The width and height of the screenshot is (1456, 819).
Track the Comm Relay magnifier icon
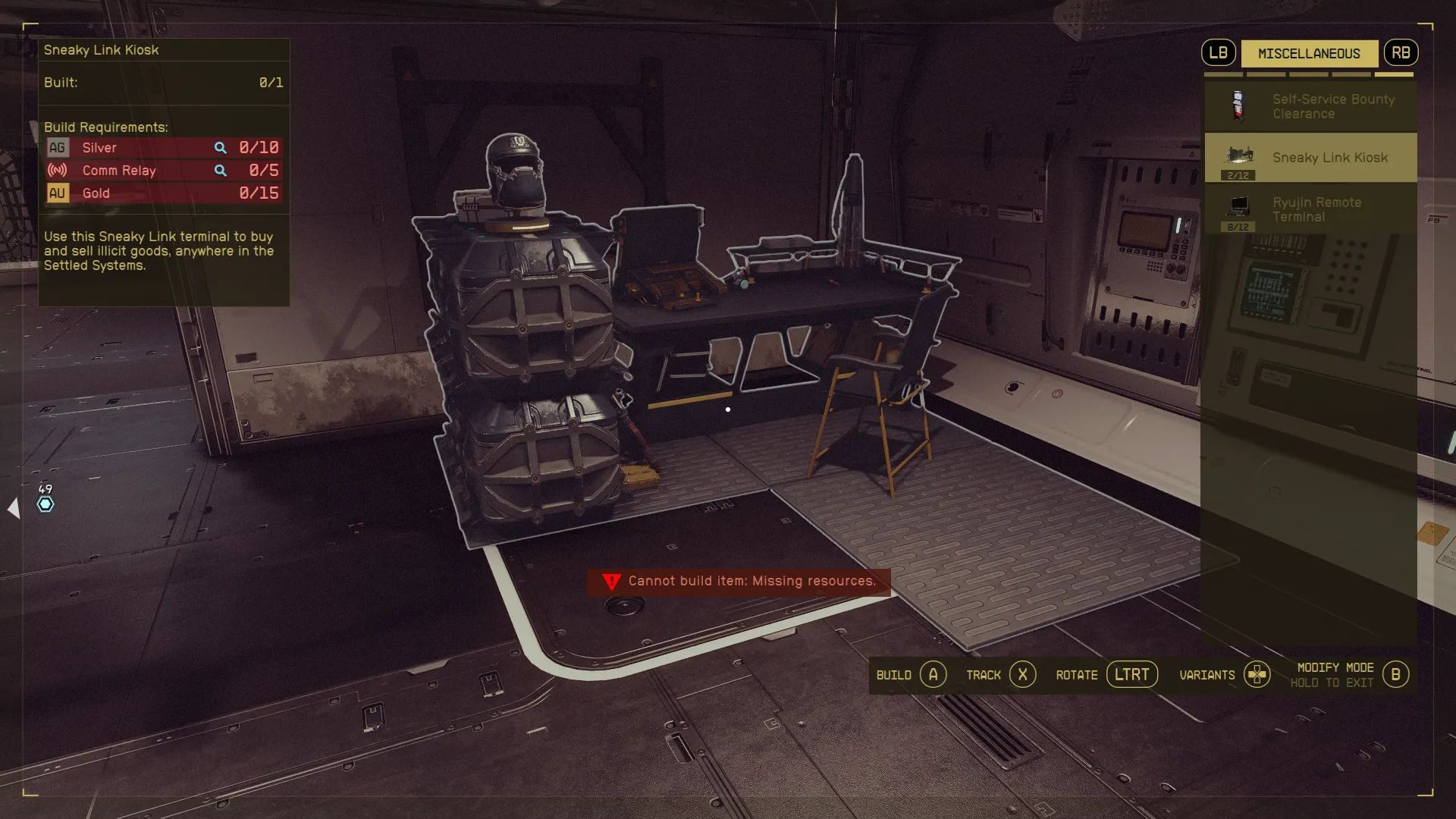220,171
